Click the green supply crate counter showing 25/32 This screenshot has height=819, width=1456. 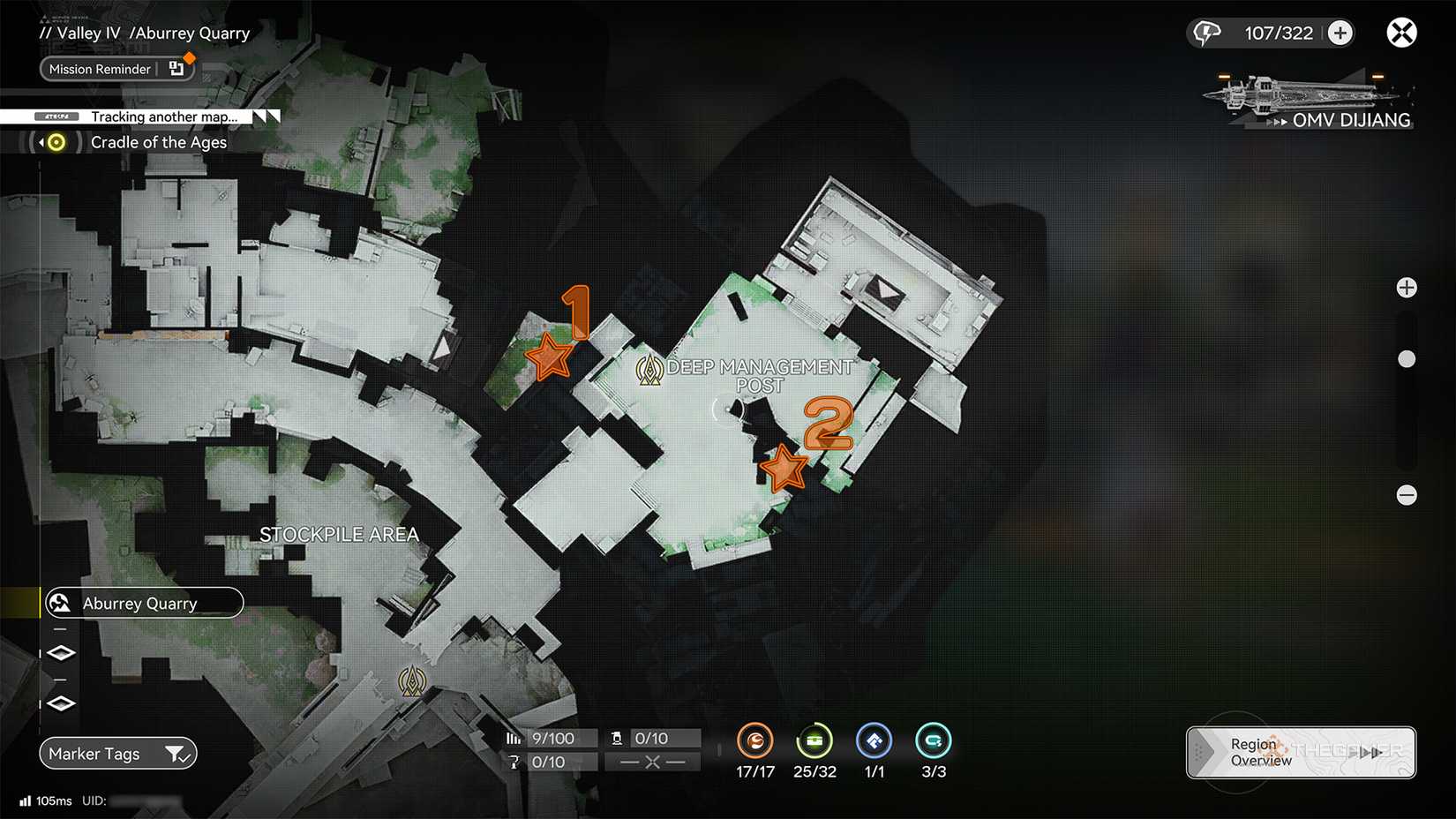[814, 742]
